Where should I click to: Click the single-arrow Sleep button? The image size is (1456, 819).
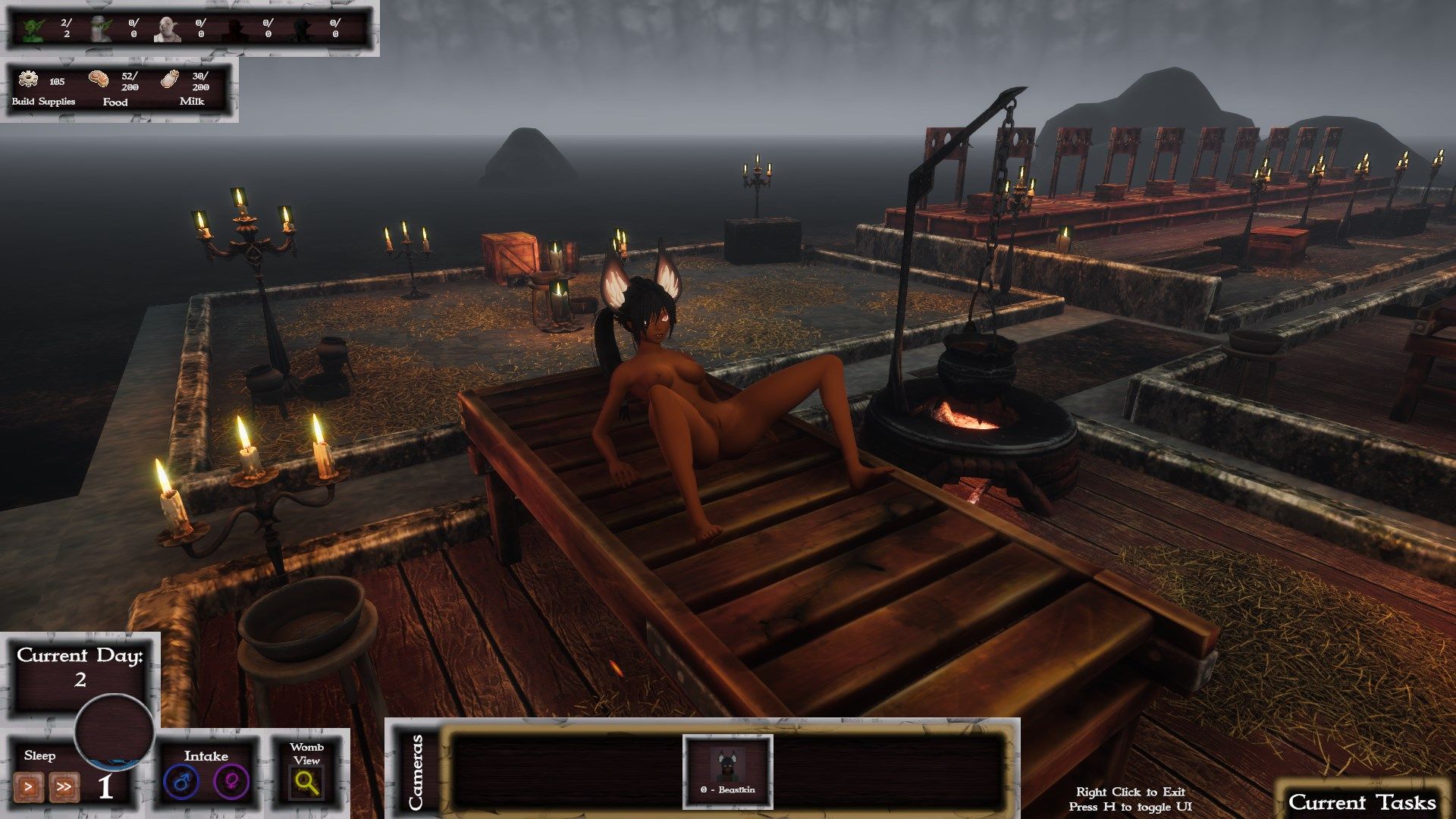(x=29, y=786)
